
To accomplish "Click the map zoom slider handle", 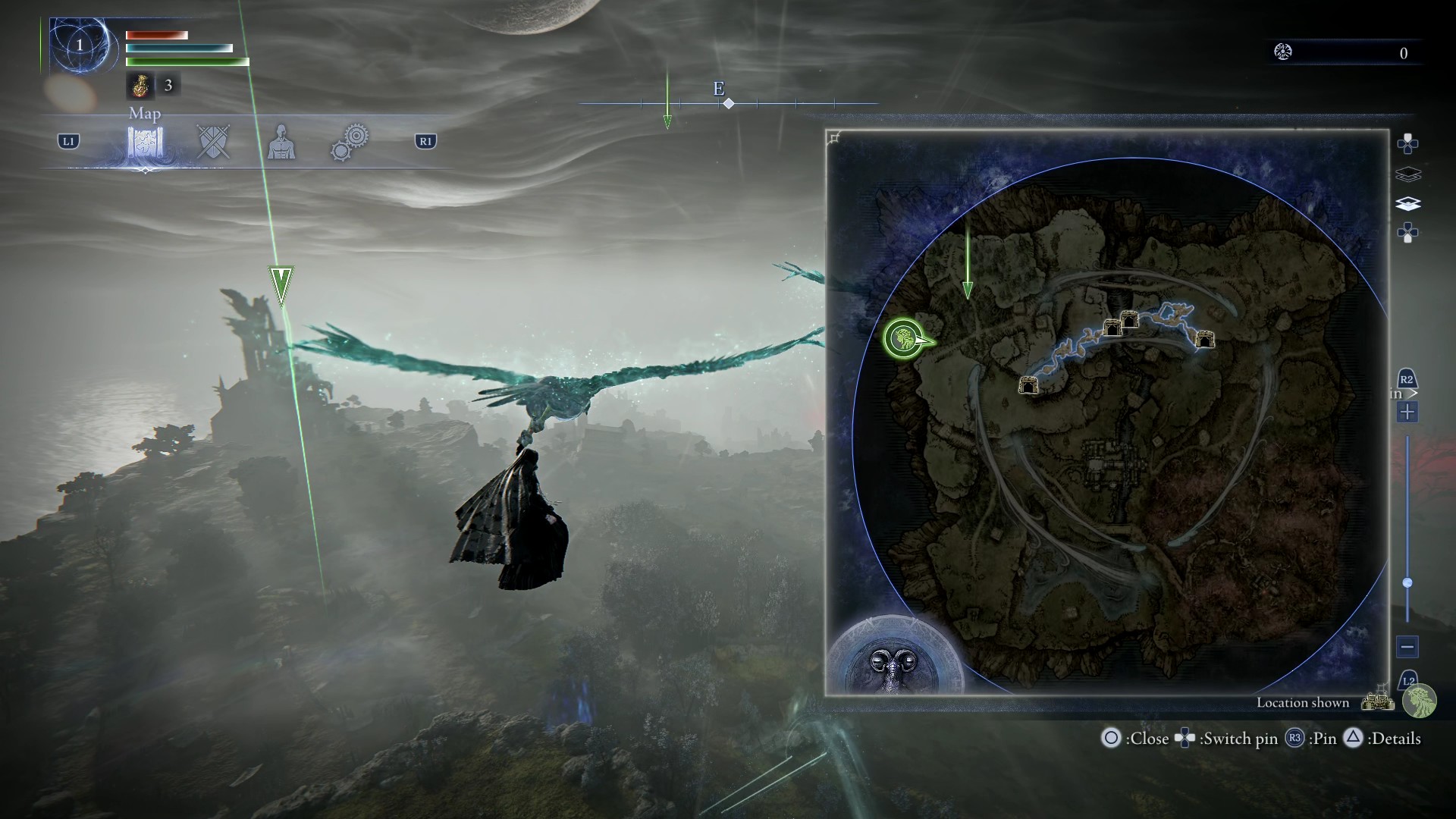I will pos(1407,583).
